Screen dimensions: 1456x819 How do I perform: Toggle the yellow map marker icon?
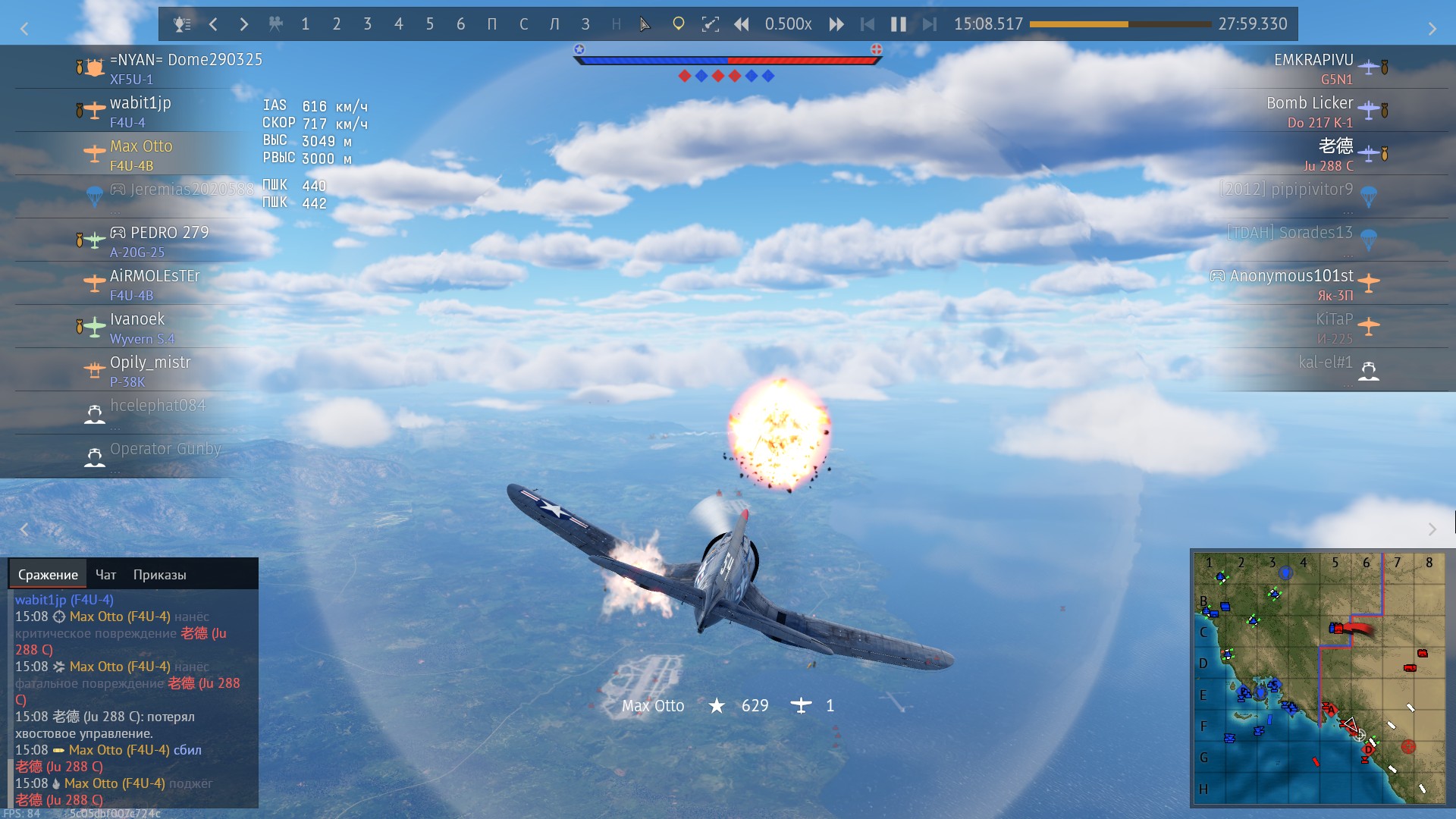click(679, 24)
